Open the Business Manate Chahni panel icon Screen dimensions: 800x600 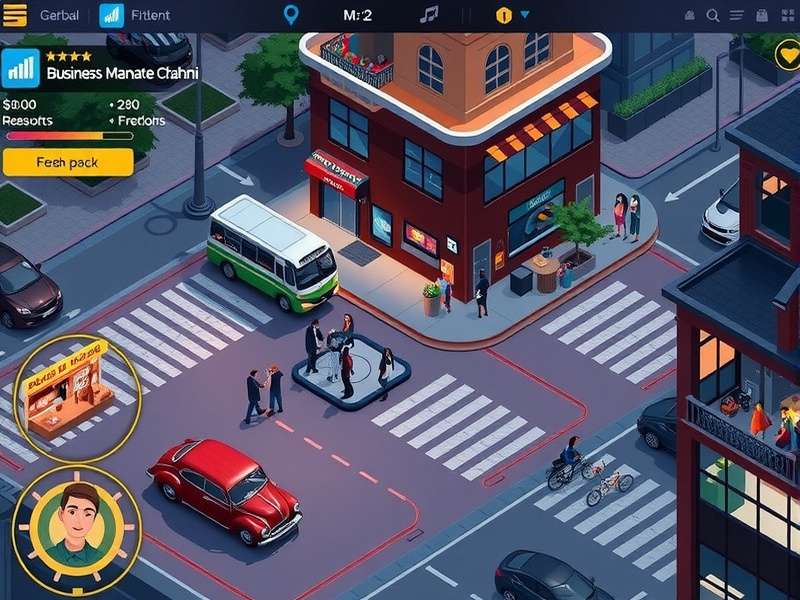[20, 68]
